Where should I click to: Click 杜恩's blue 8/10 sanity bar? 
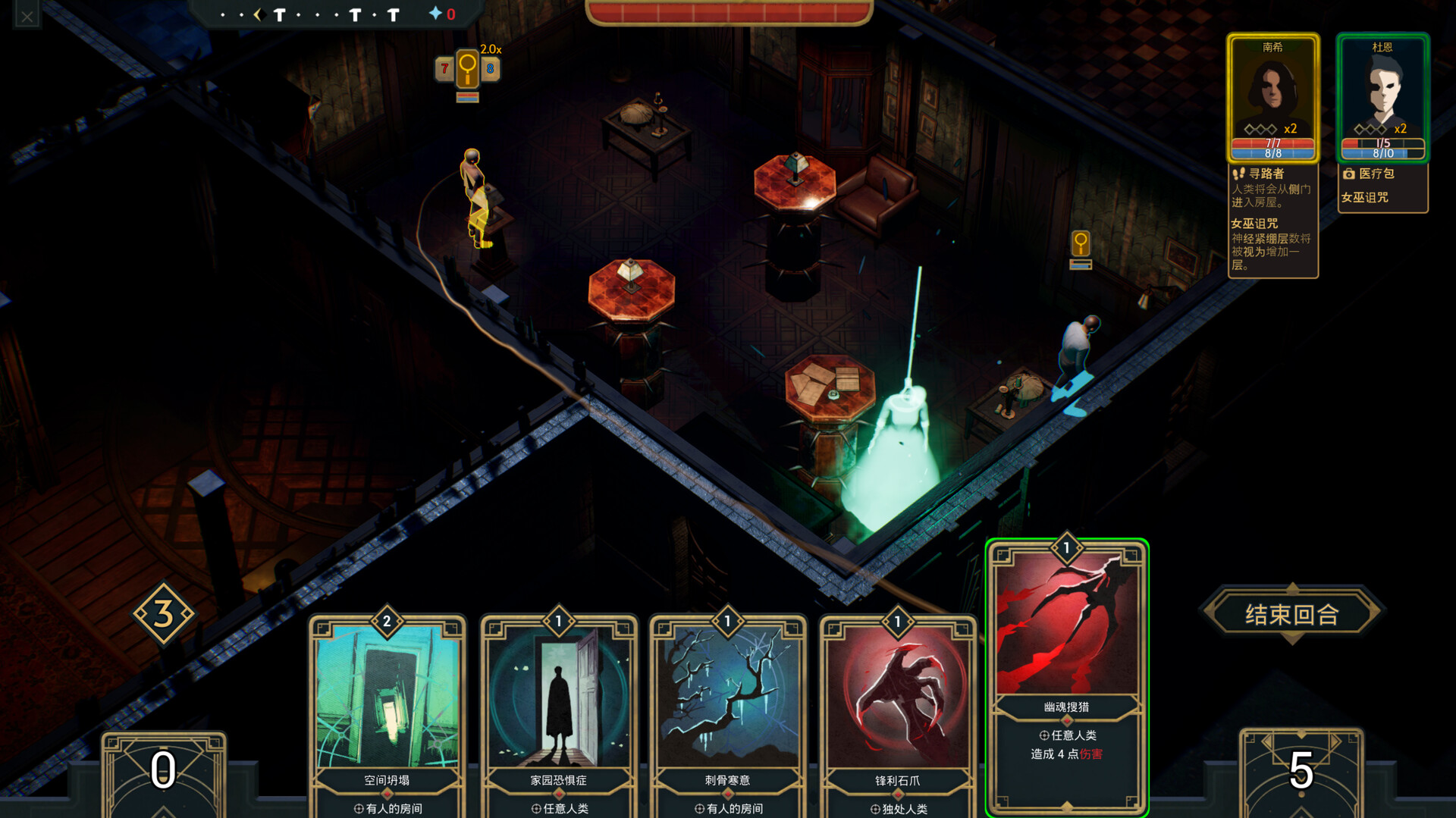1382,152
